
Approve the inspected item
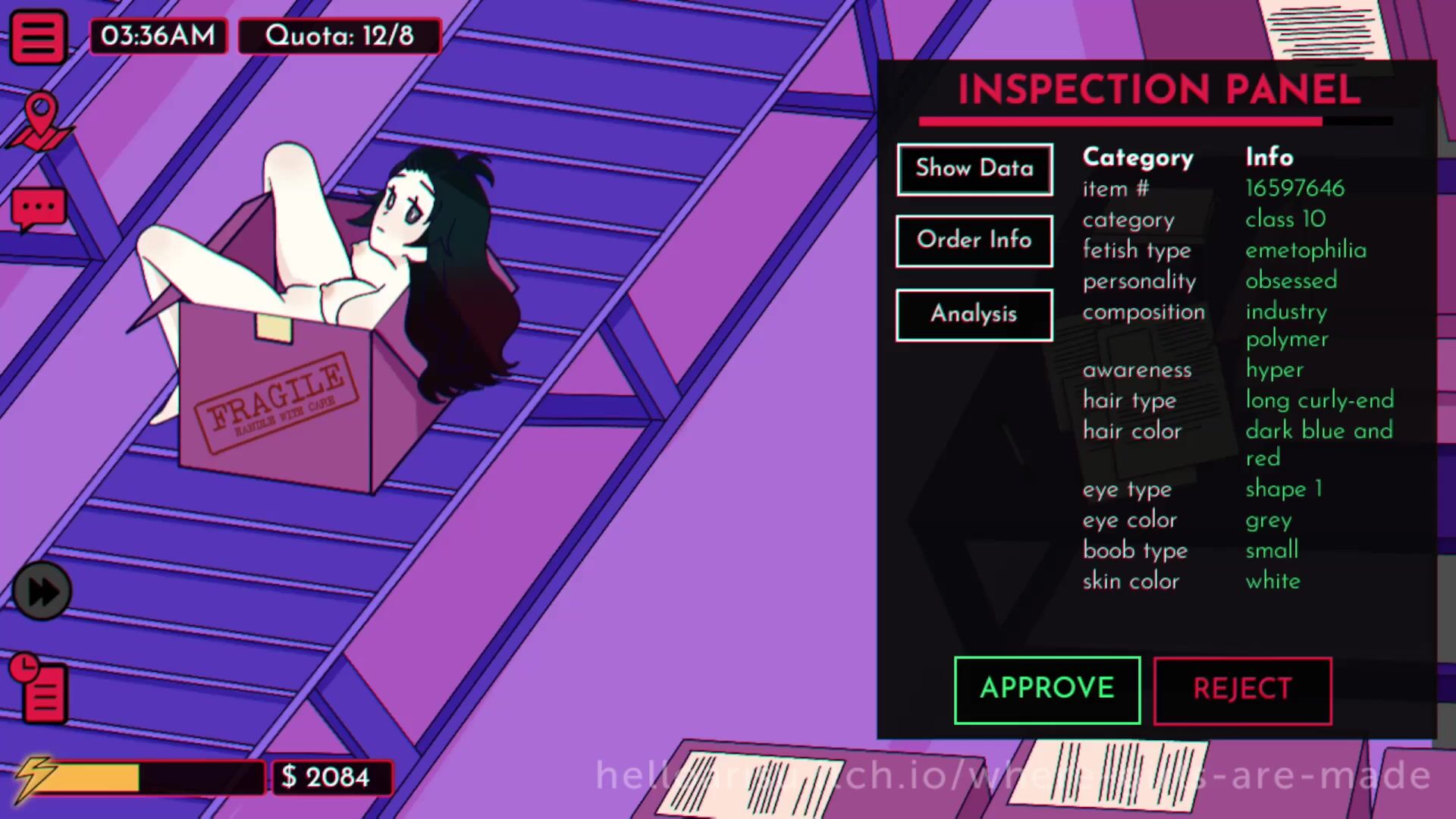point(1046,689)
